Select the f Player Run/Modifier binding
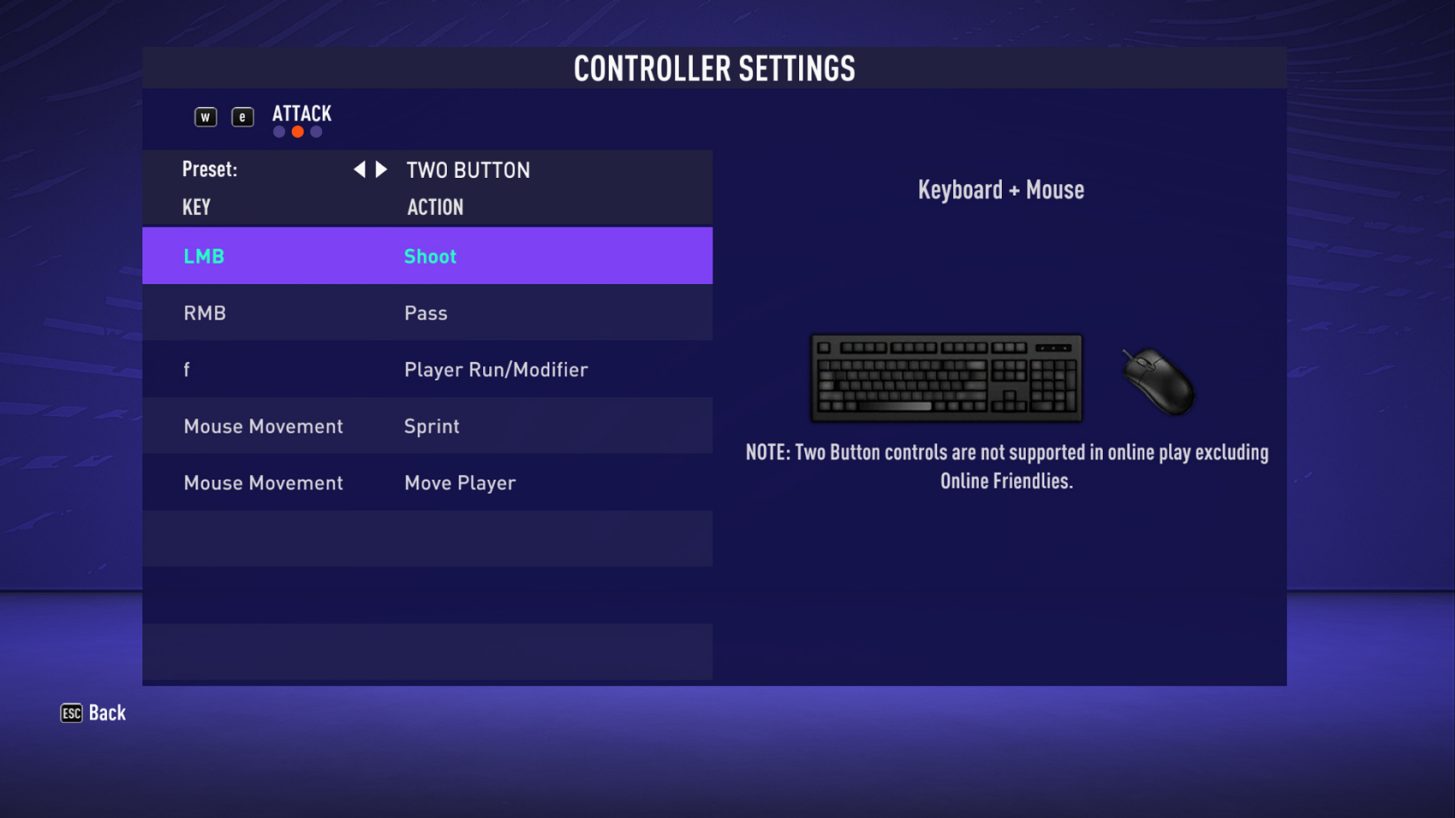This screenshot has width=1455, height=818. click(x=427, y=369)
